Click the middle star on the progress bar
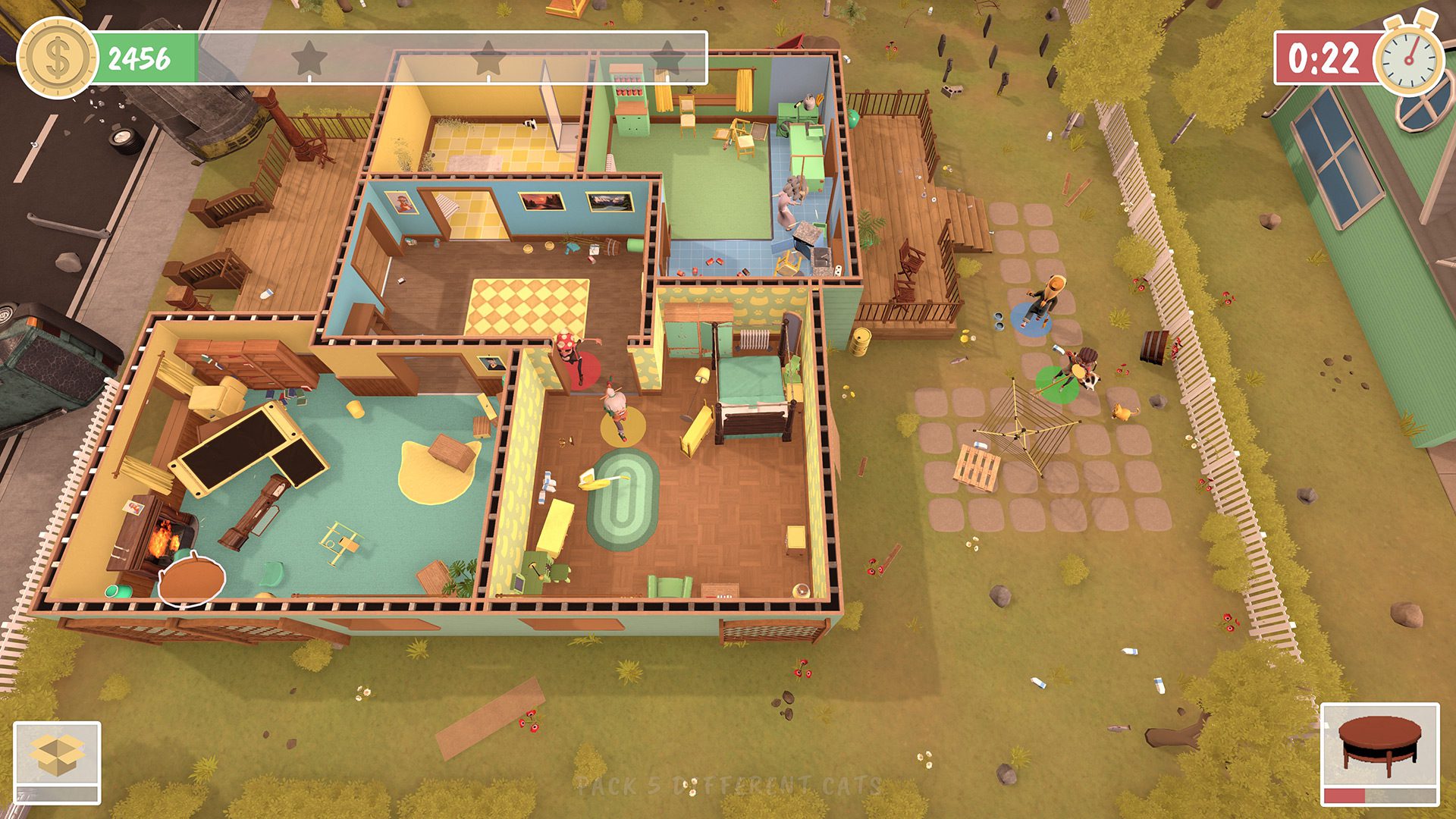Viewport: 1456px width, 819px height. [488, 55]
